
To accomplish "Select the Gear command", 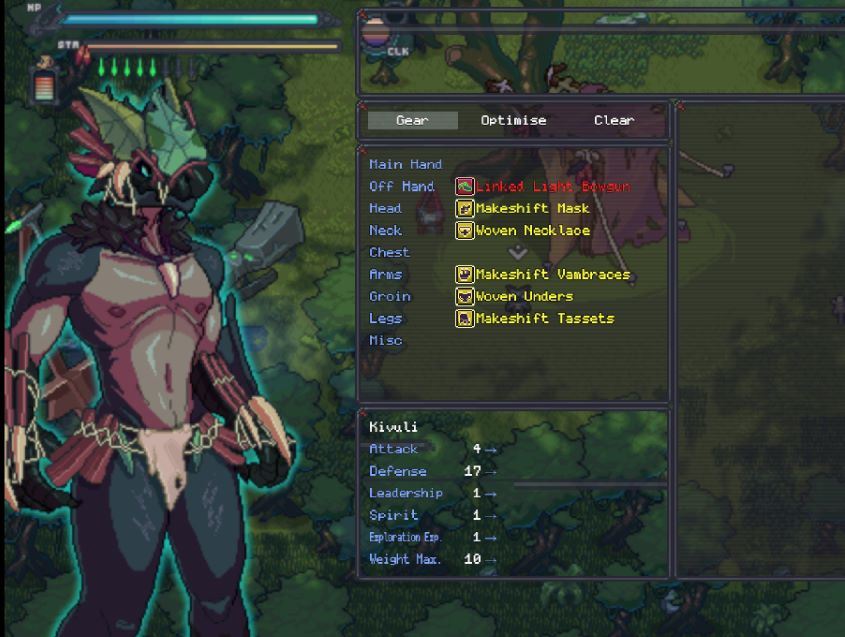I will [412, 120].
